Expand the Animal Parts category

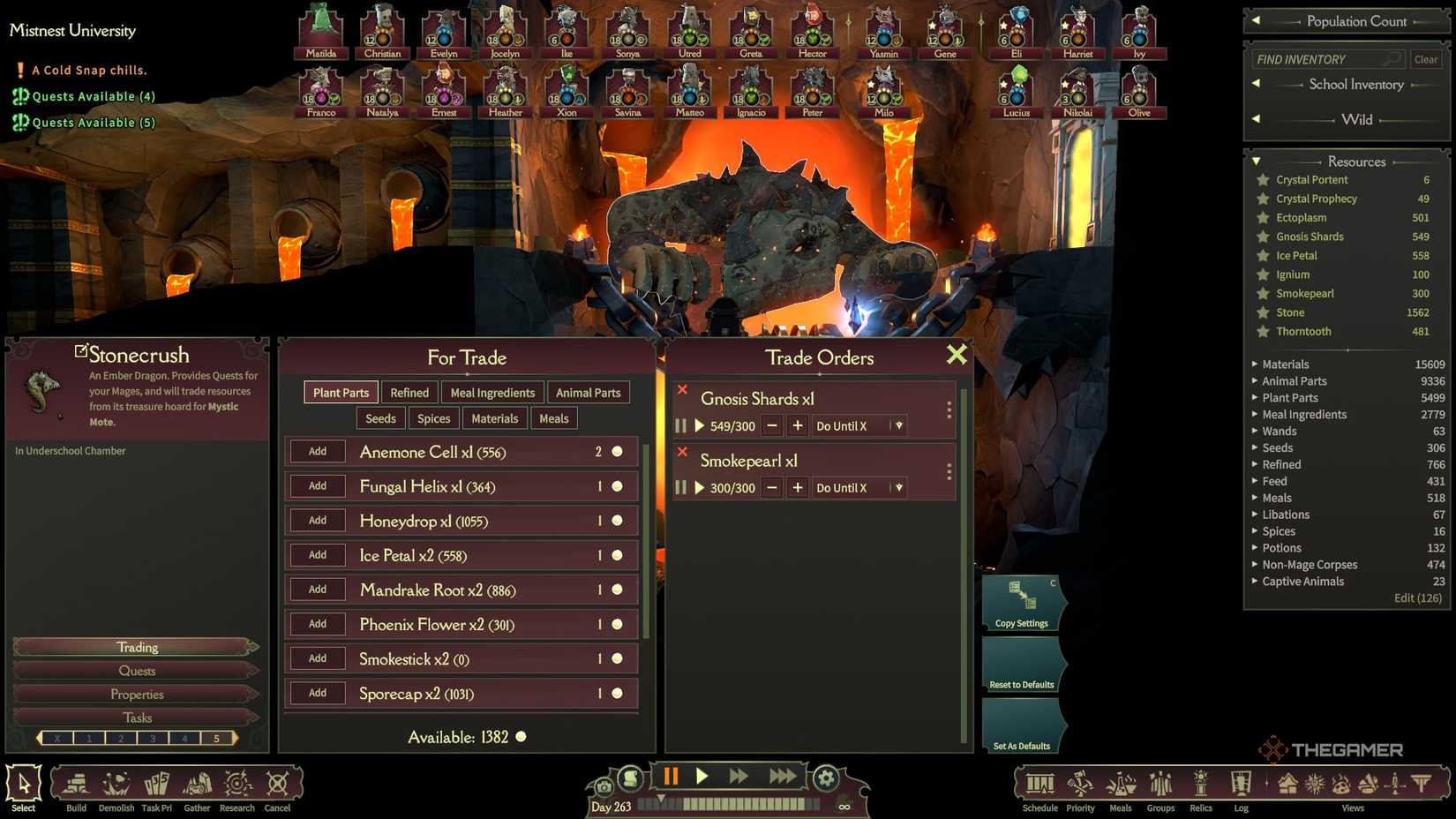1257,380
